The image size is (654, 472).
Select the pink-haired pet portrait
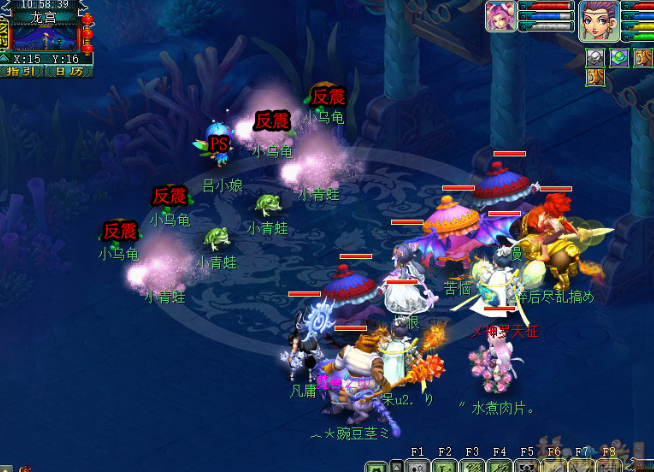pos(501,18)
